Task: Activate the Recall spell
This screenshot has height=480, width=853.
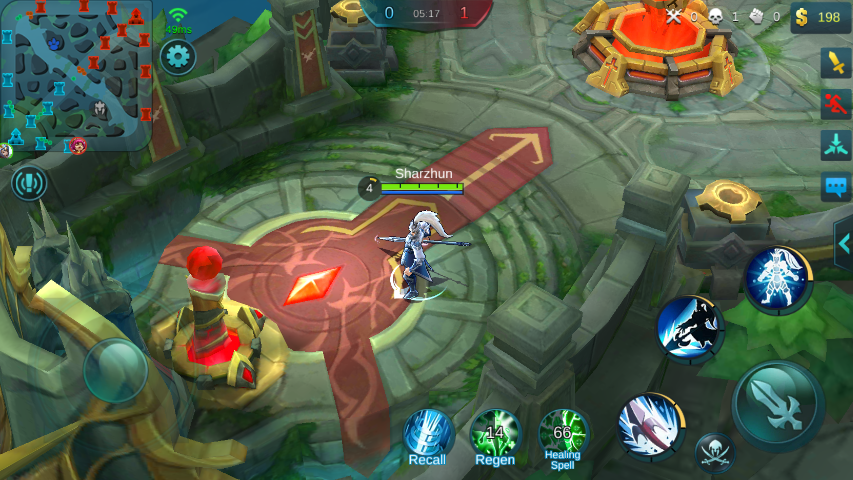Action: coord(428,435)
